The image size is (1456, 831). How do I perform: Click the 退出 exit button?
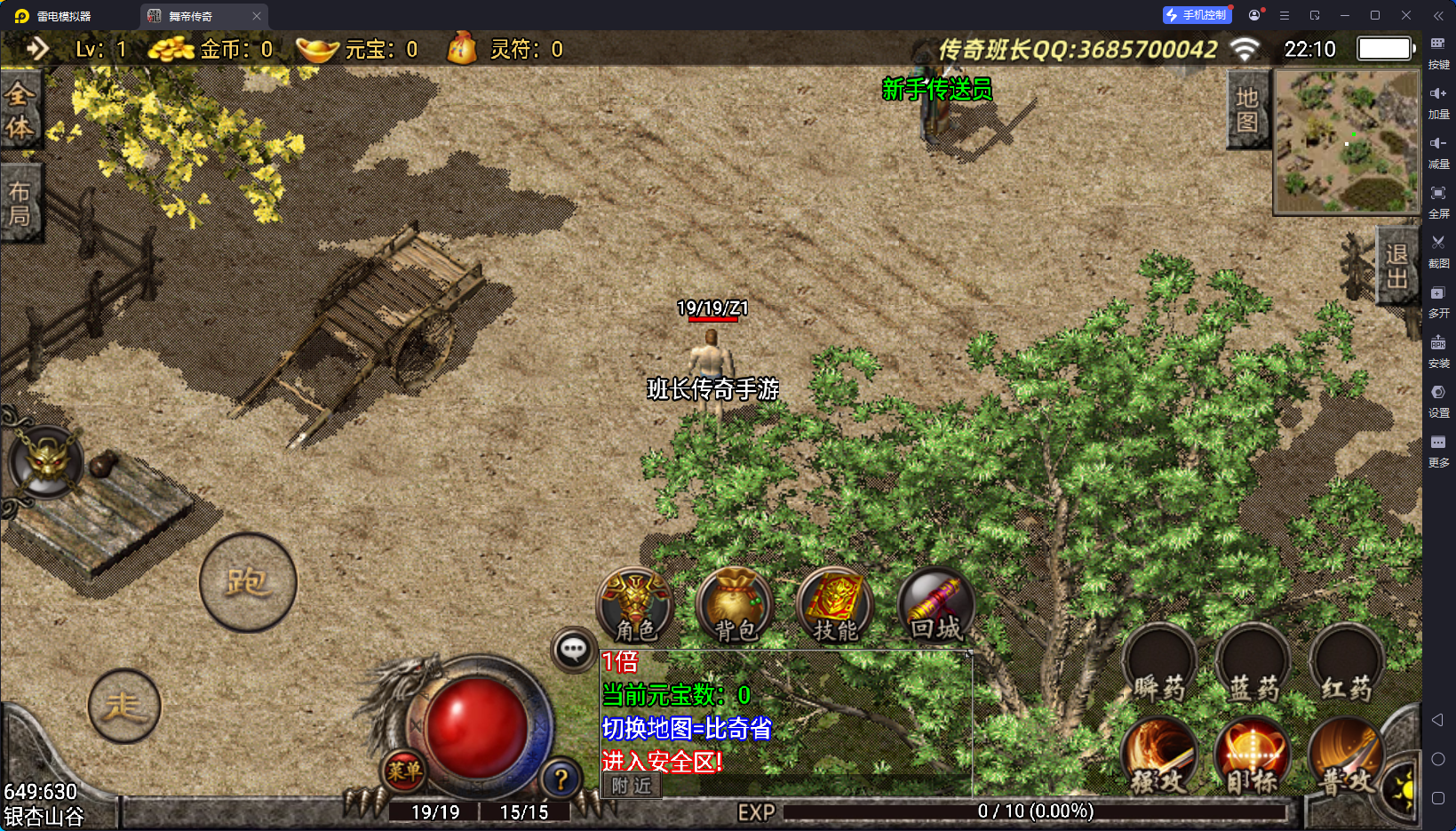point(1396,266)
